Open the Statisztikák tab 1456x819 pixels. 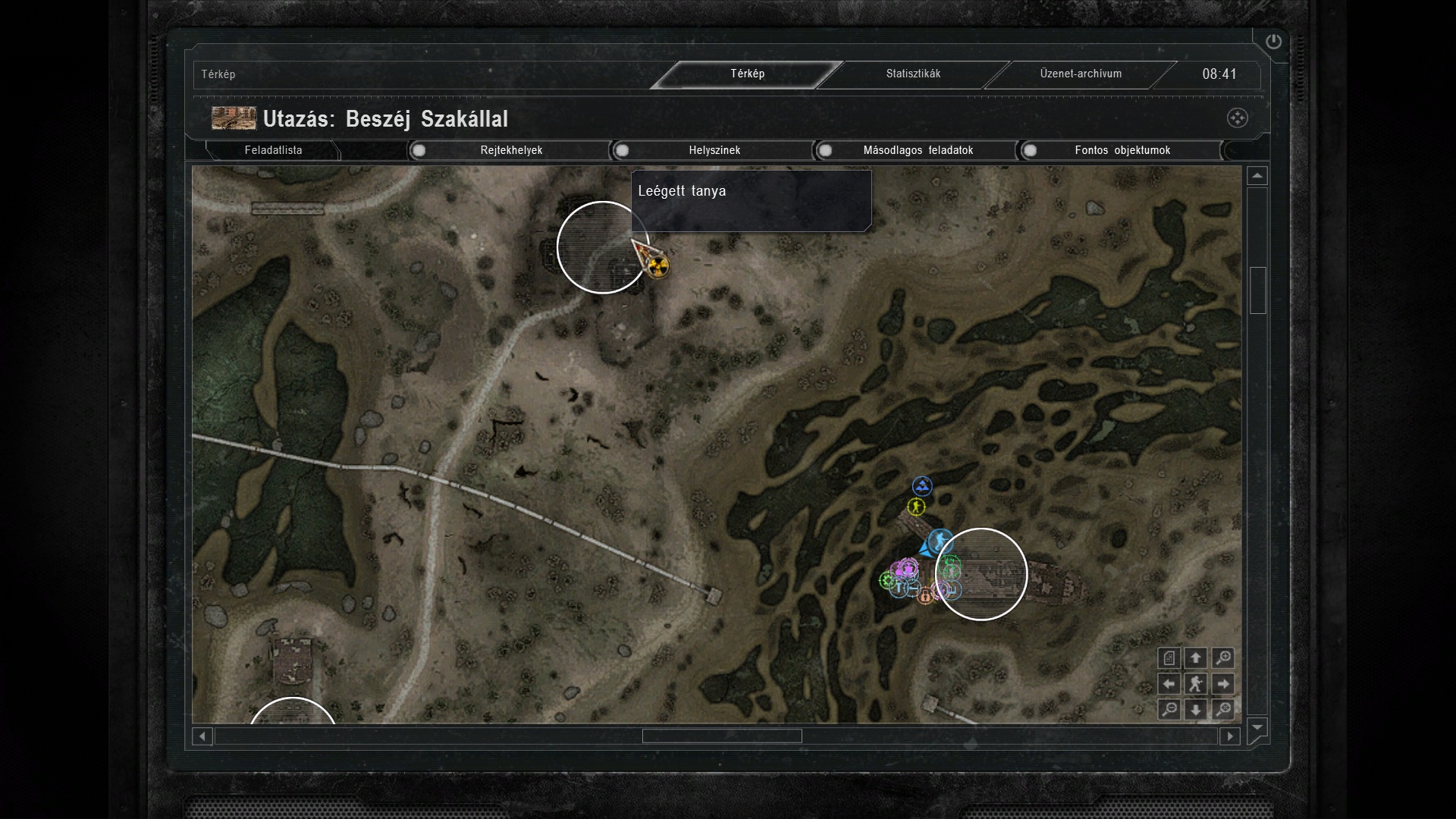pos(913,74)
